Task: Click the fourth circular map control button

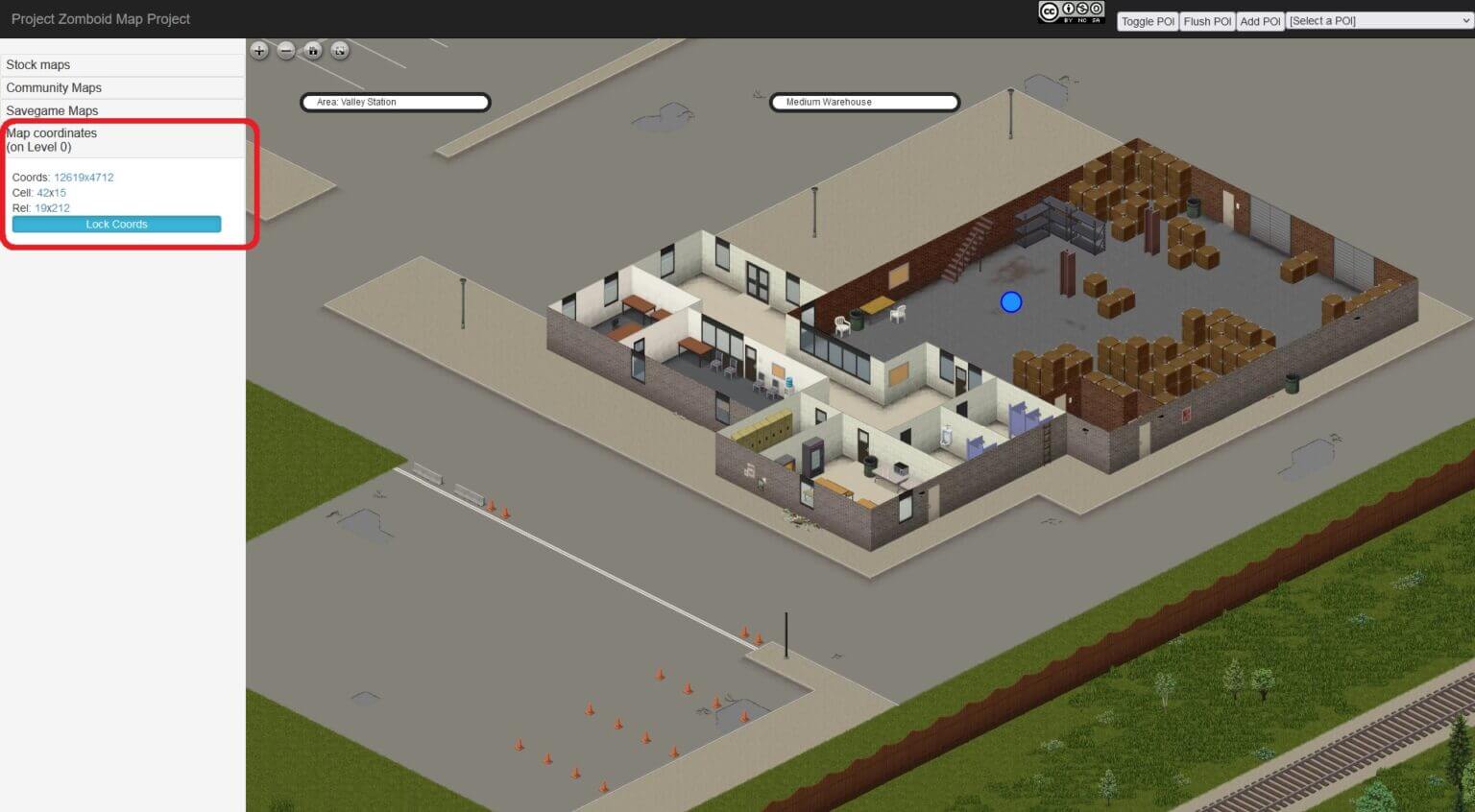Action: pyautogui.click(x=339, y=51)
